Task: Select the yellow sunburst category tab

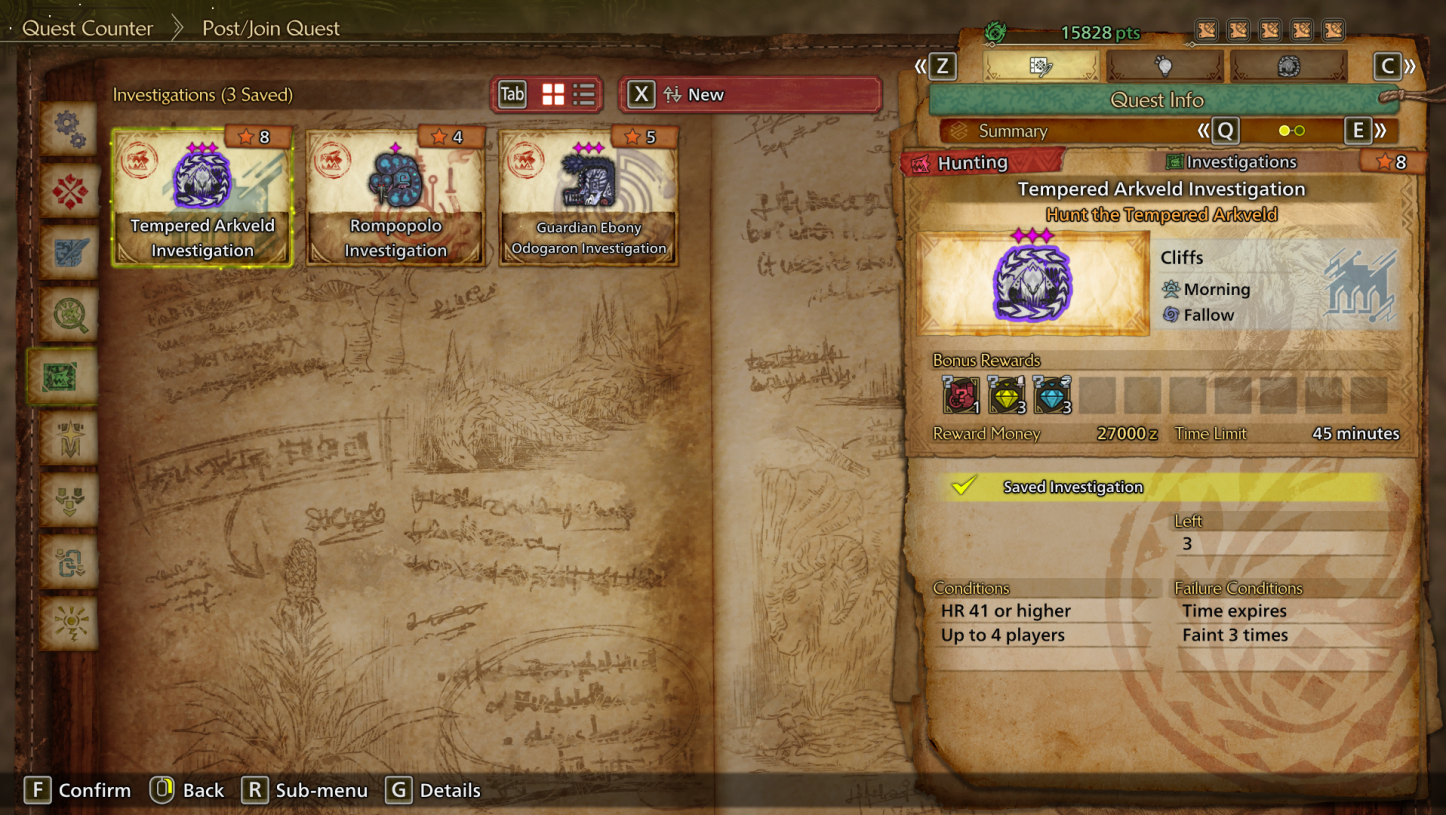Action: [69, 623]
